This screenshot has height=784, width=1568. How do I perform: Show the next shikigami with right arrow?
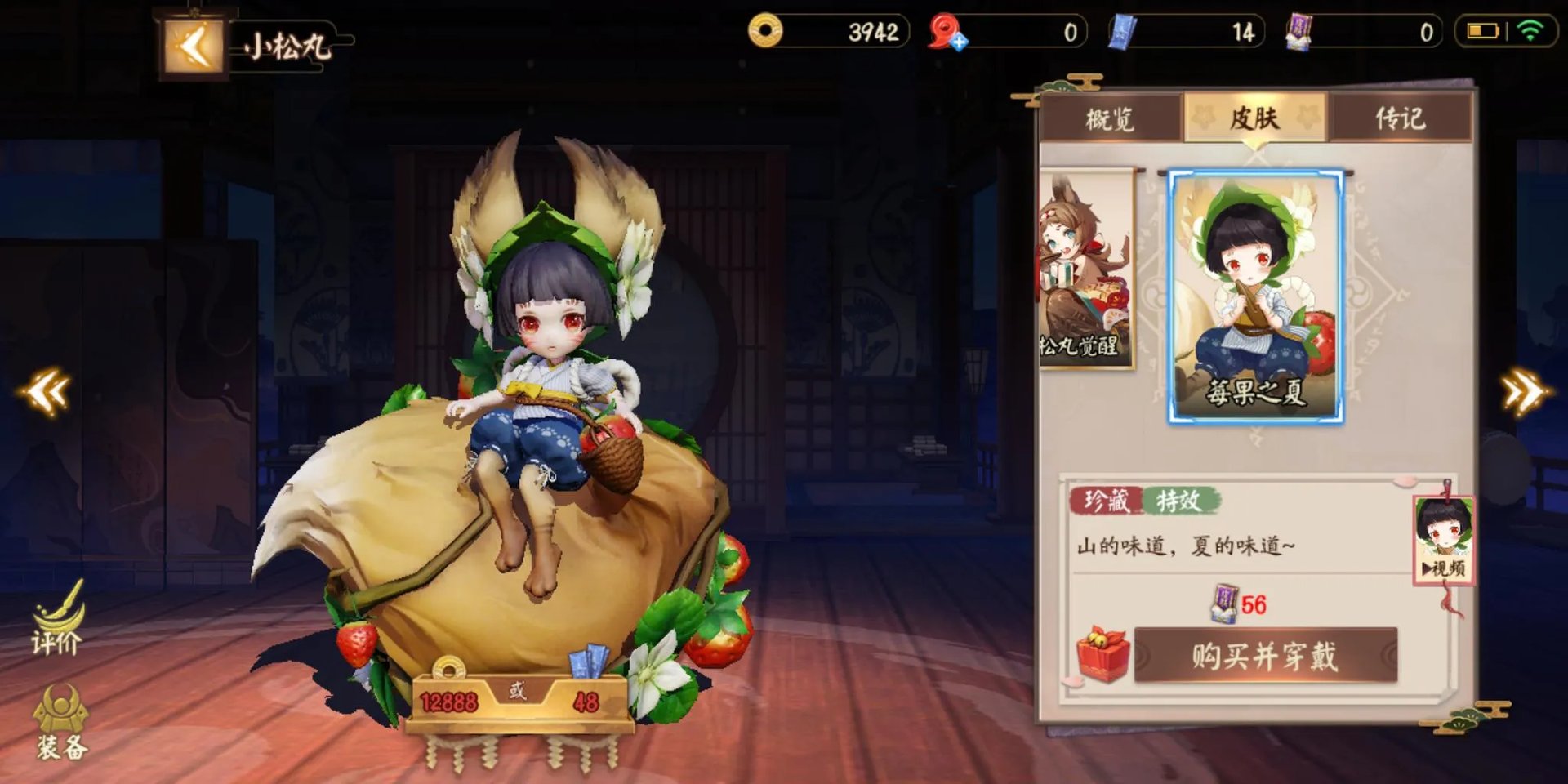coord(1524,393)
